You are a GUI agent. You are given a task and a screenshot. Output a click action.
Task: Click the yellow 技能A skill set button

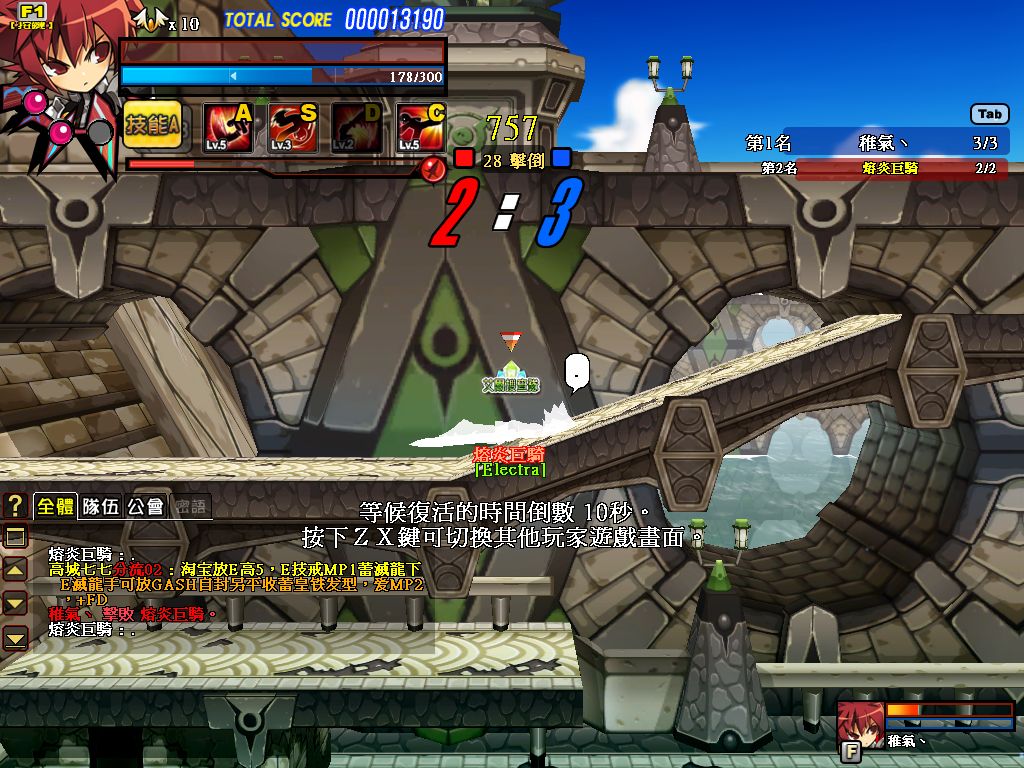[152, 126]
